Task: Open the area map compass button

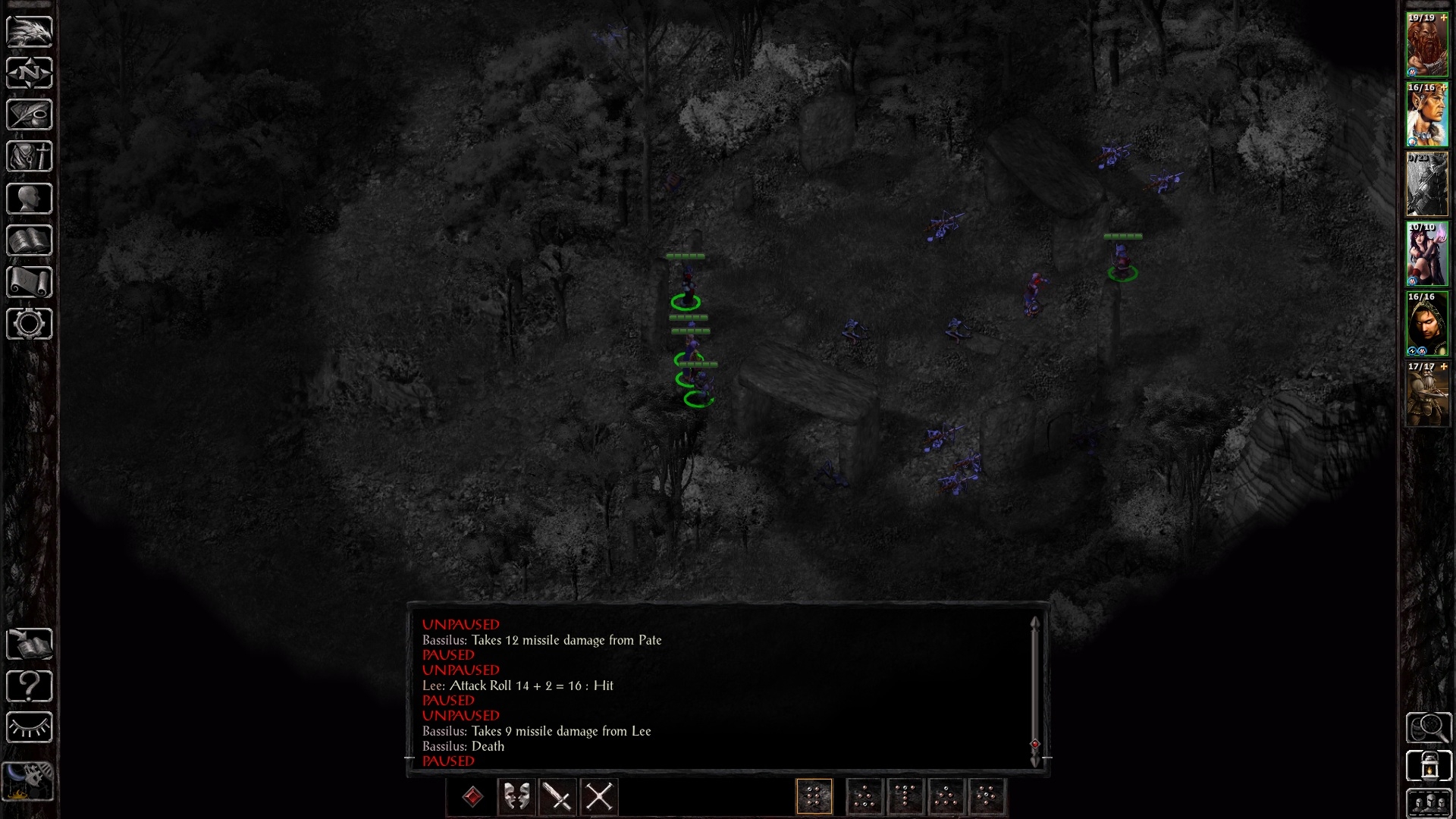Action: click(30, 74)
